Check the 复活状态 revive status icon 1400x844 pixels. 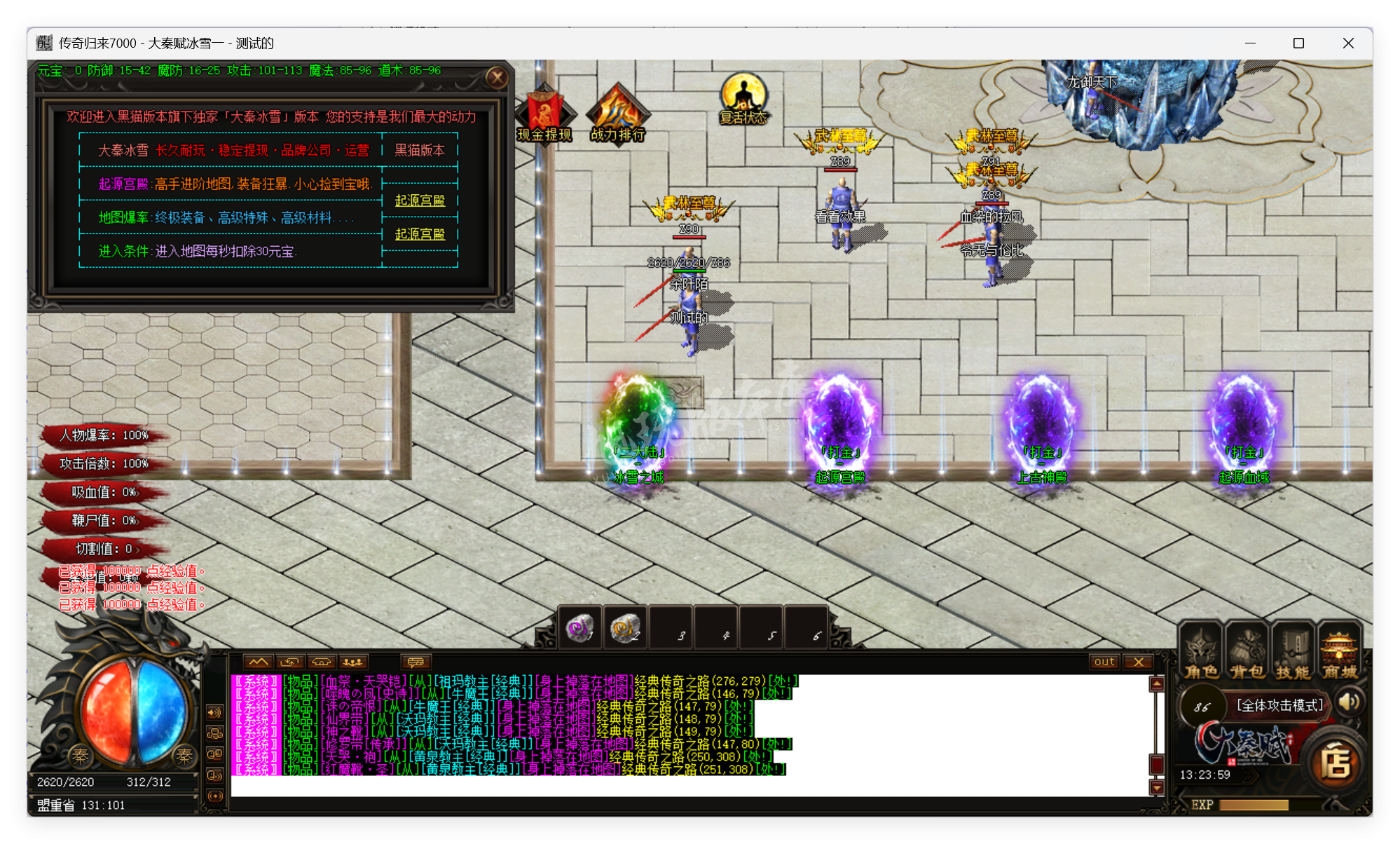tap(743, 99)
